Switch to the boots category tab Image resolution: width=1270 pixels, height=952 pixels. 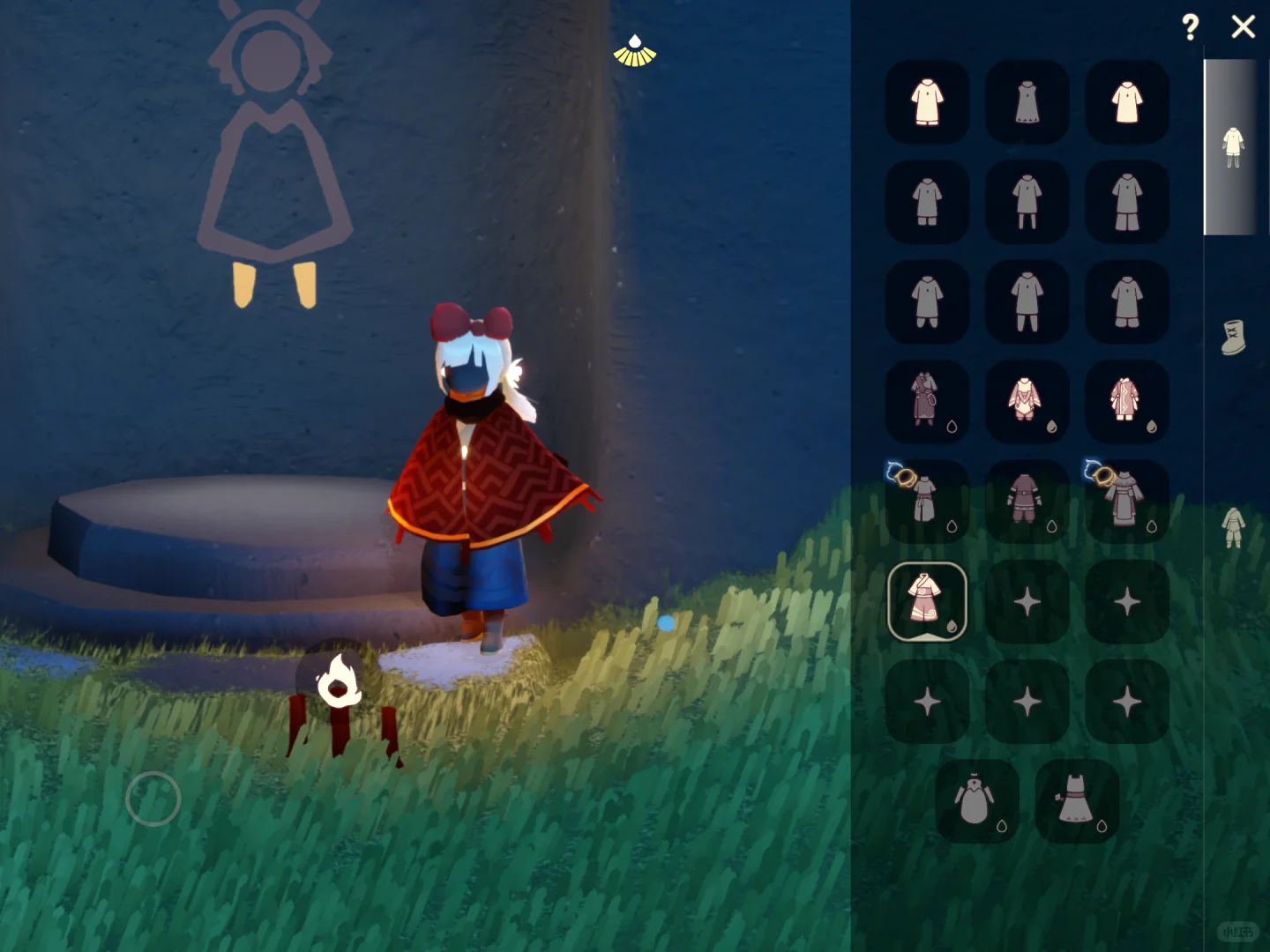pyautogui.click(x=1233, y=337)
